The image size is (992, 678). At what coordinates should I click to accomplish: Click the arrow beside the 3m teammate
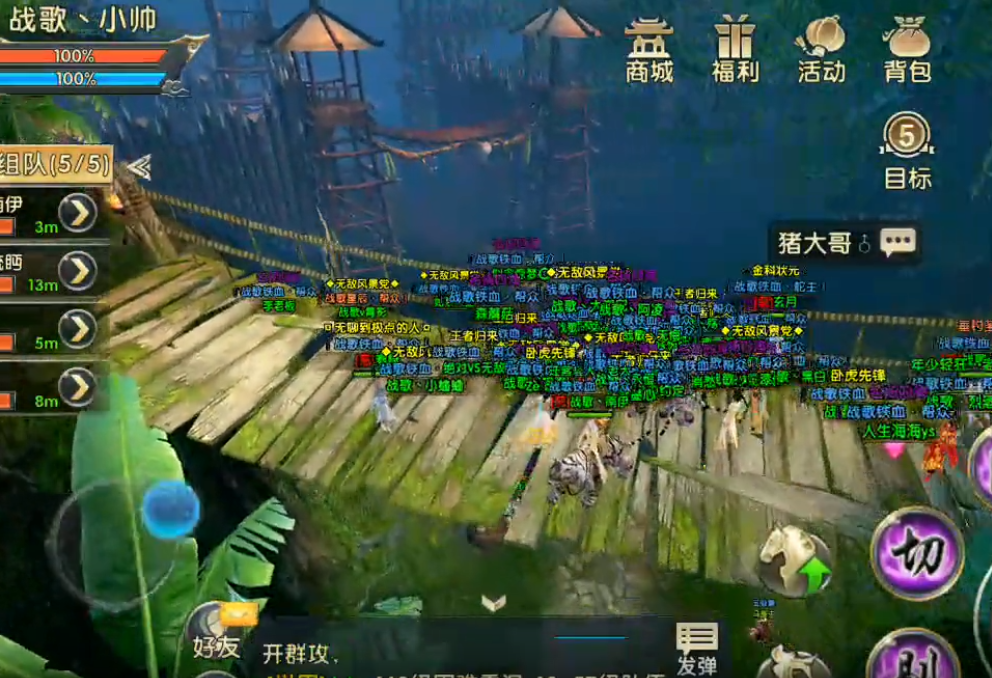[x=78, y=212]
